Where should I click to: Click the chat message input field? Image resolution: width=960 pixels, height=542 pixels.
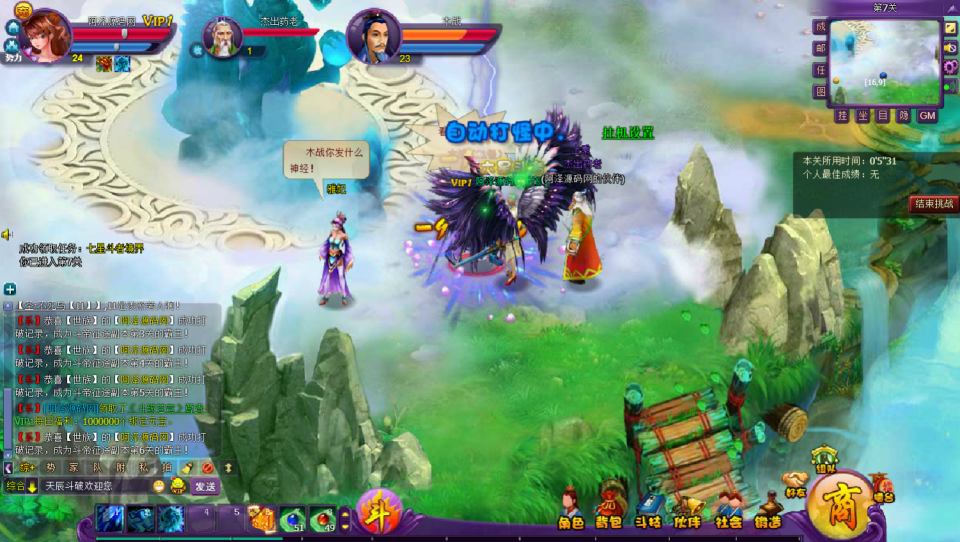95,486
